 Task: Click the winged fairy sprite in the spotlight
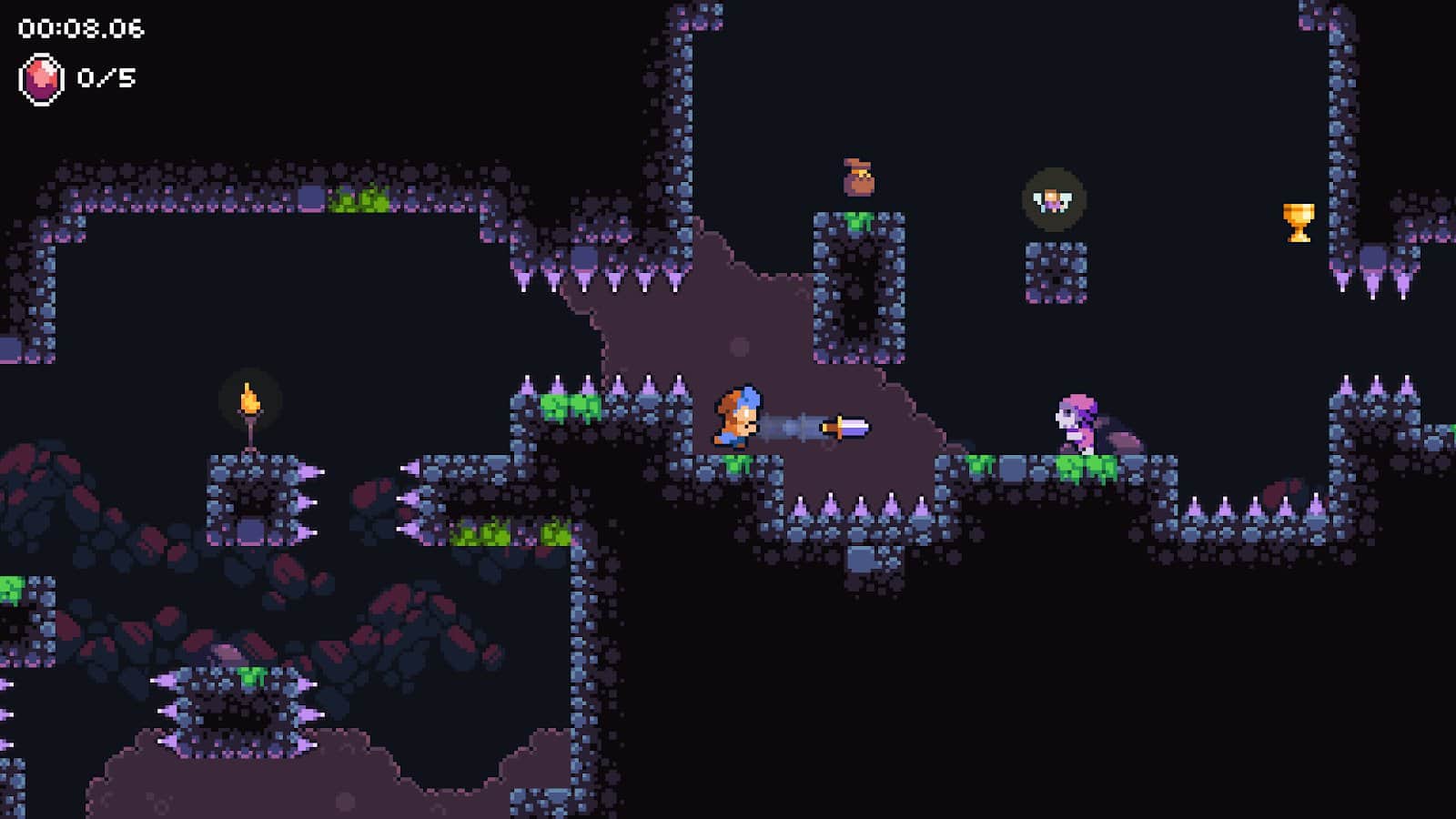tap(1054, 201)
